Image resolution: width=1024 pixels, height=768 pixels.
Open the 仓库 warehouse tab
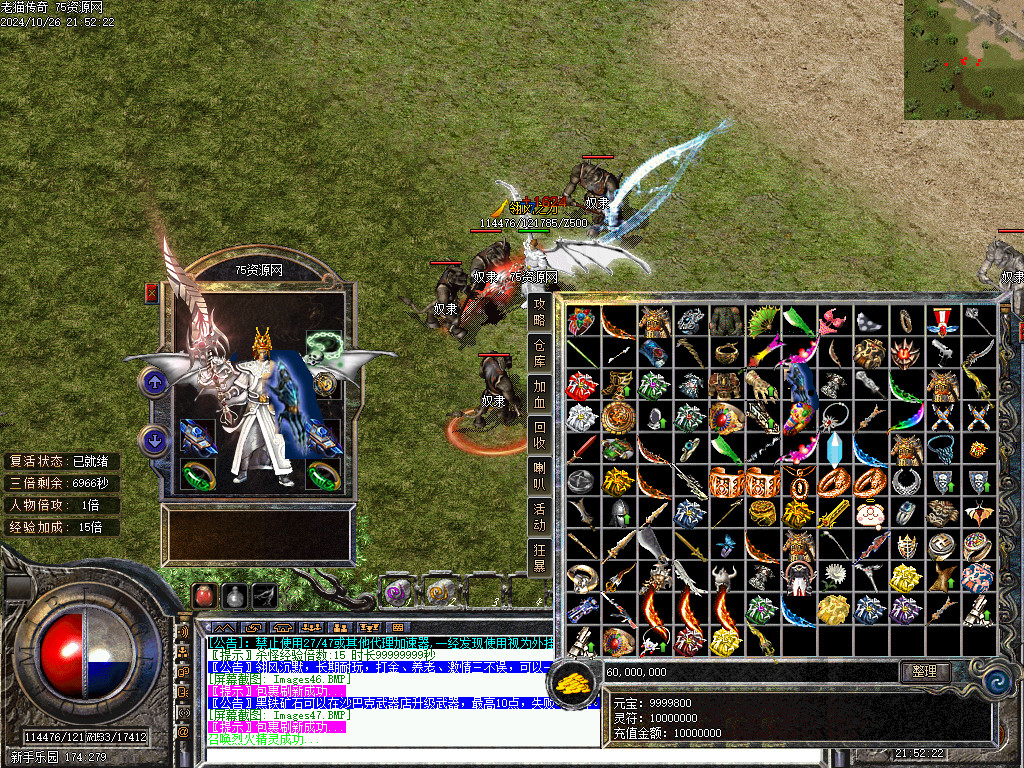540,352
